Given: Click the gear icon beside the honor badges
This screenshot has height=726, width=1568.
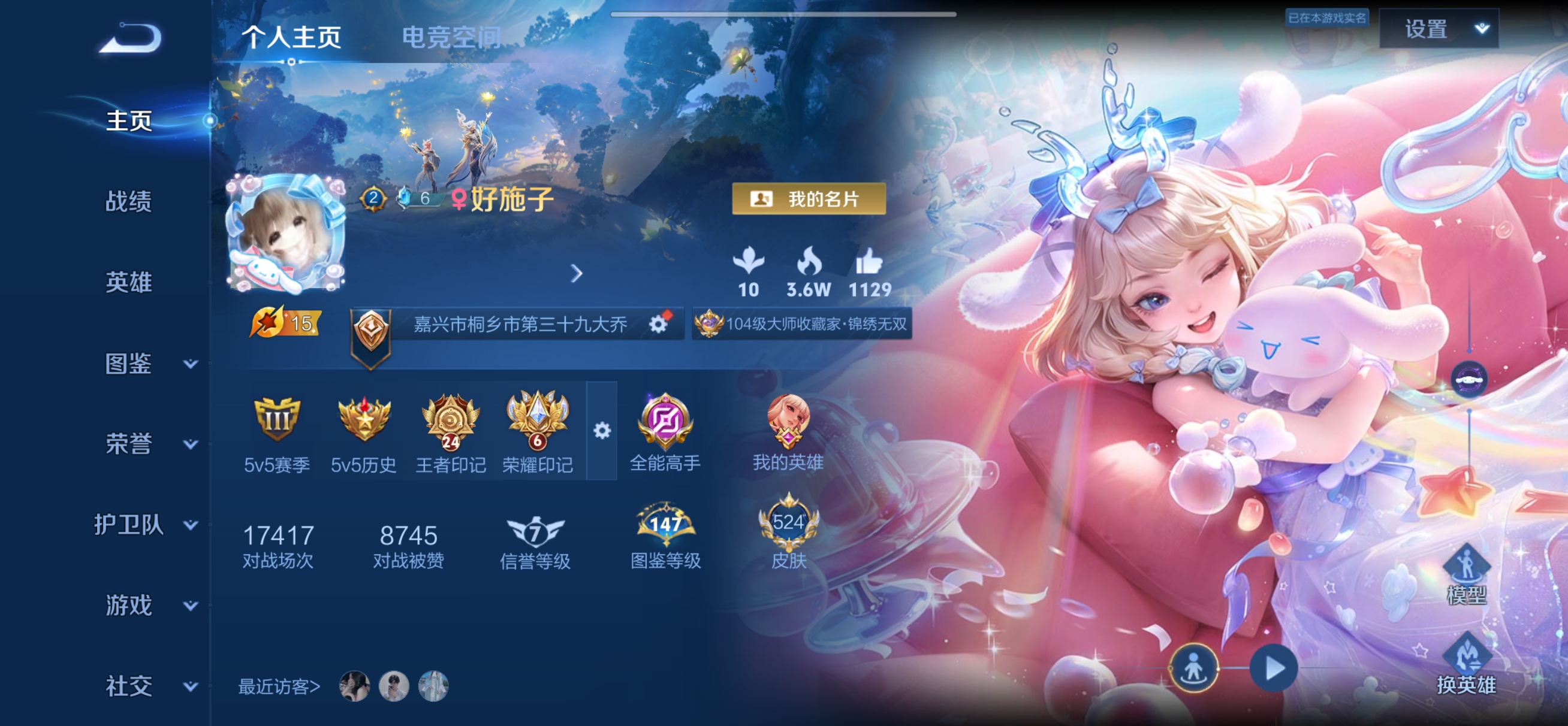Looking at the screenshot, I should [601, 429].
